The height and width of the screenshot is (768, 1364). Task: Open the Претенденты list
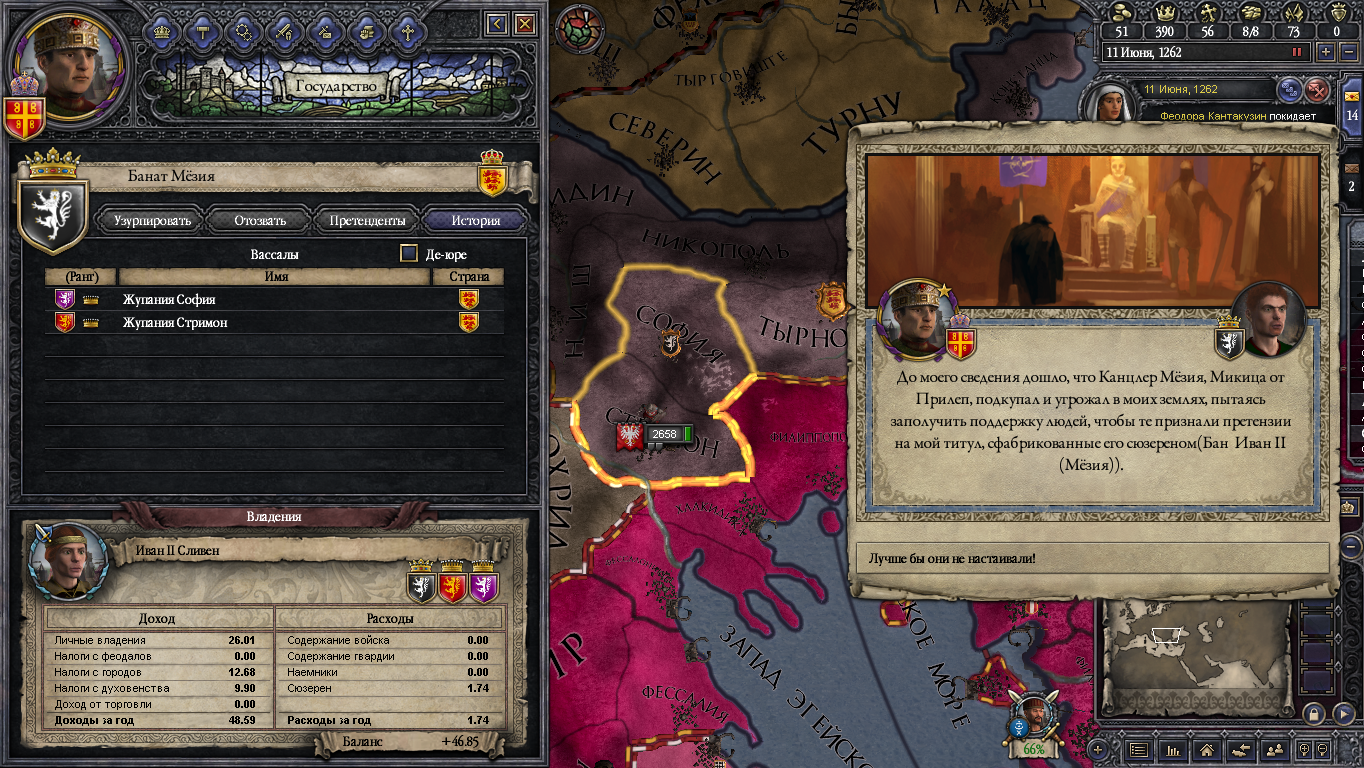coord(368,220)
